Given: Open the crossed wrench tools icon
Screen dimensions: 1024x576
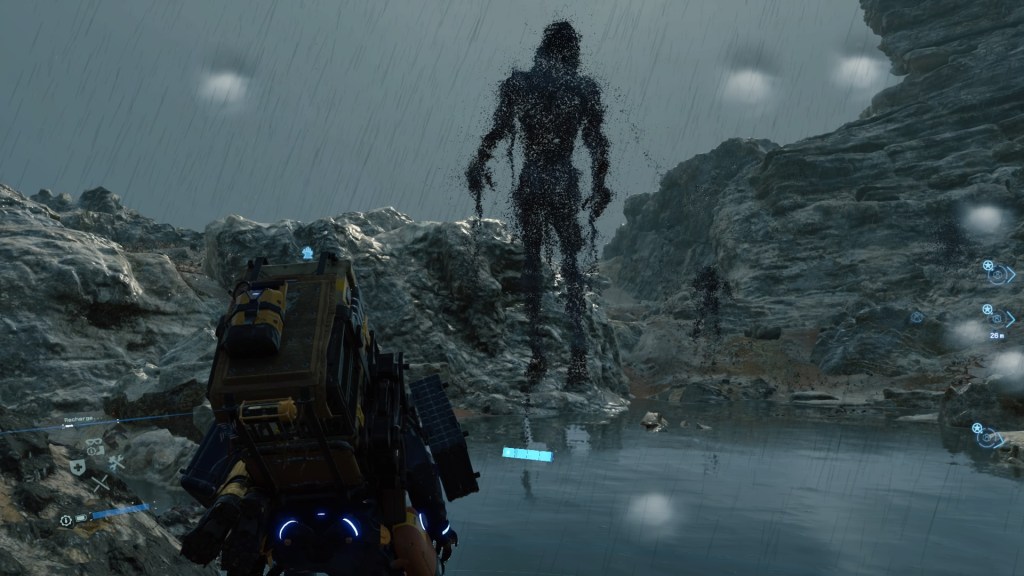Looking at the screenshot, I should 117,462.
